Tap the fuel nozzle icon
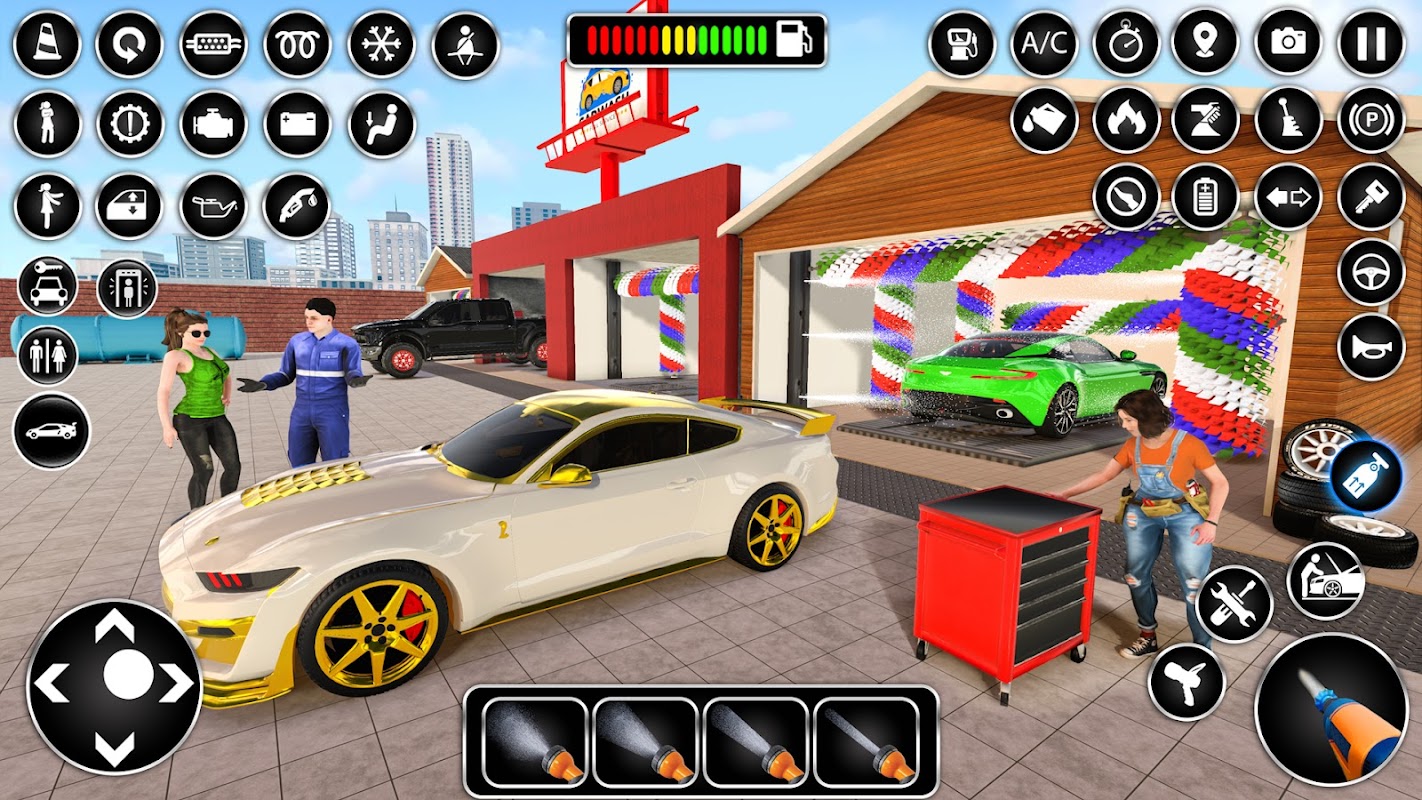This screenshot has width=1422, height=800. pos(296,206)
